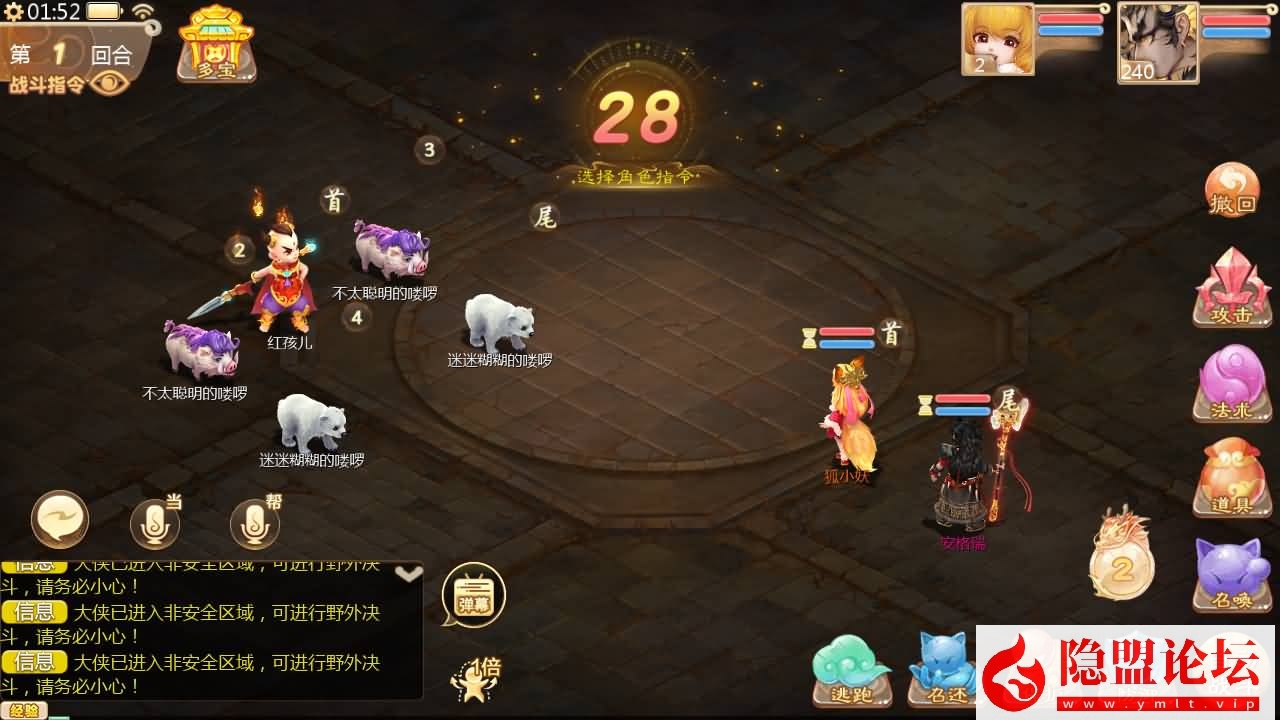The height and width of the screenshot is (720, 1280).
Task: Click the 经验 experience label
Action: click(x=24, y=711)
